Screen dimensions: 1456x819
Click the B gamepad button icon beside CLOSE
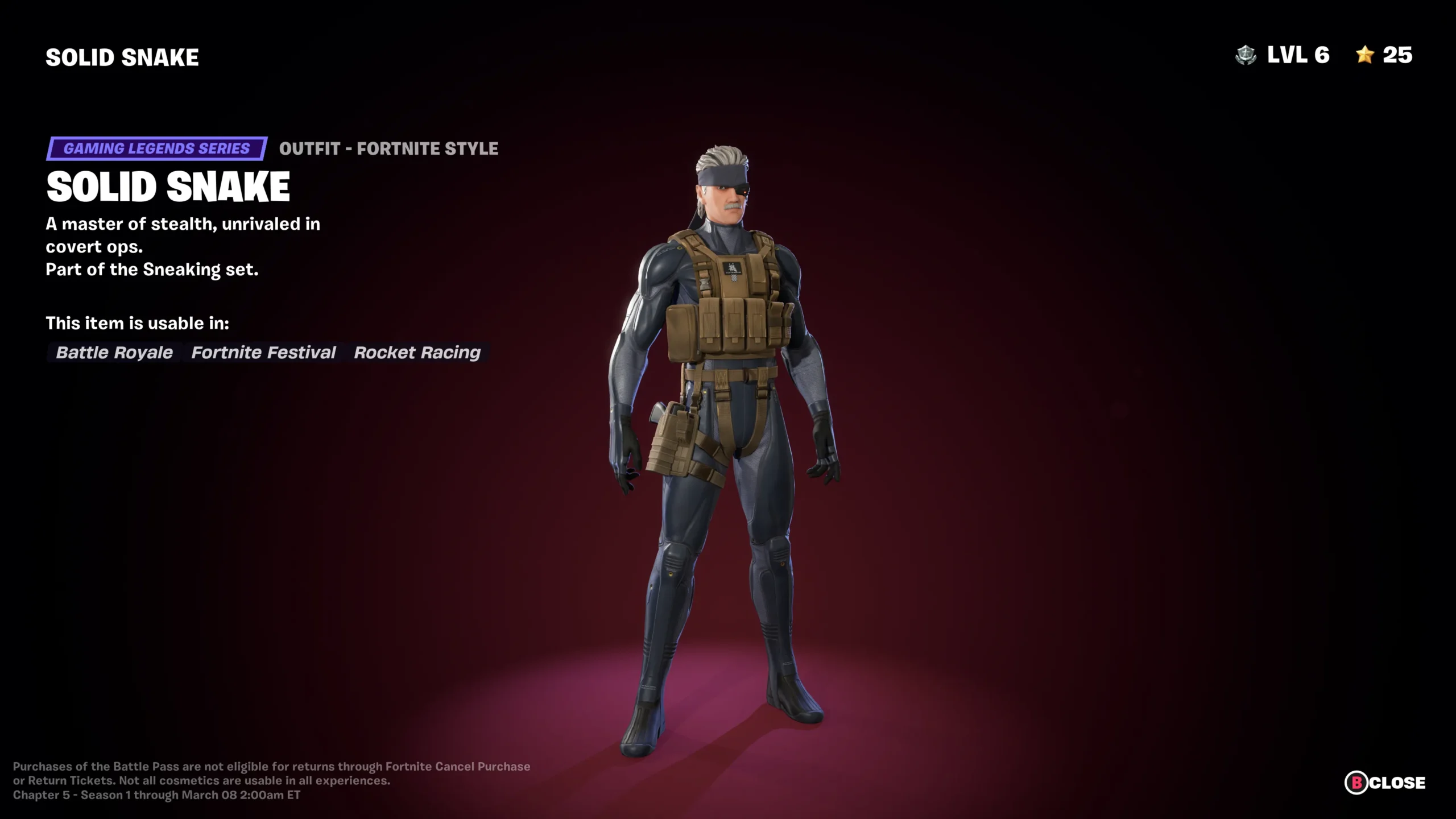point(1355,783)
